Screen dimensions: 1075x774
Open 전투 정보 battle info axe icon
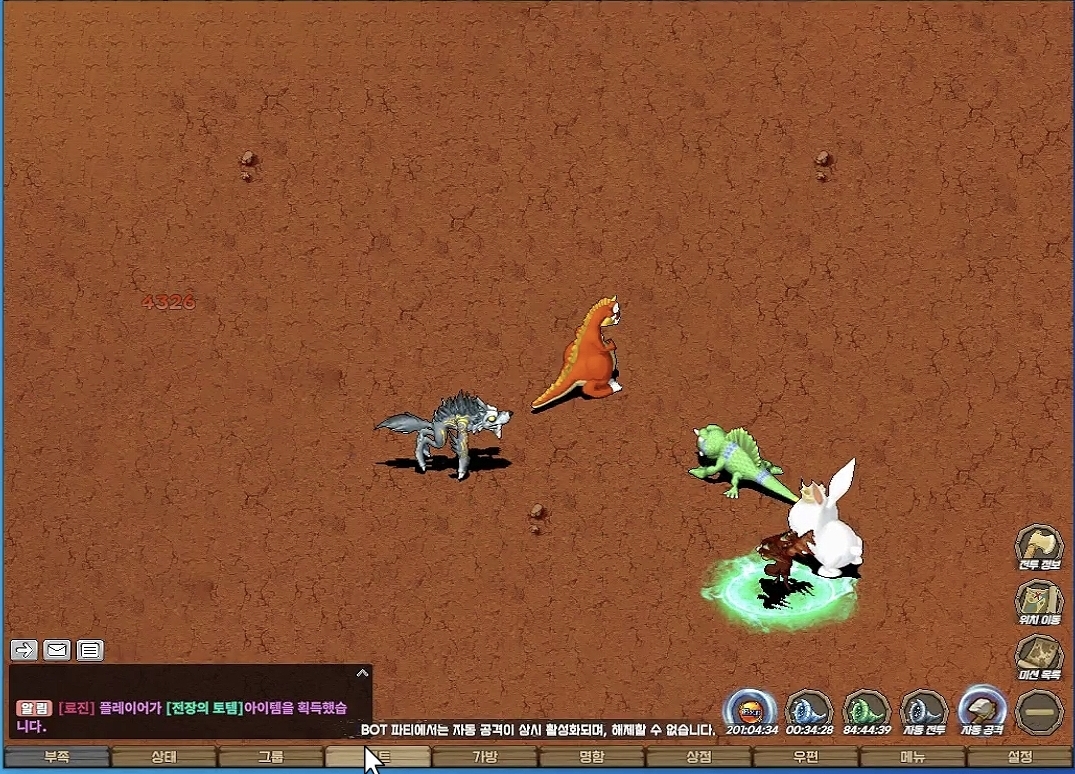(x=1039, y=548)
